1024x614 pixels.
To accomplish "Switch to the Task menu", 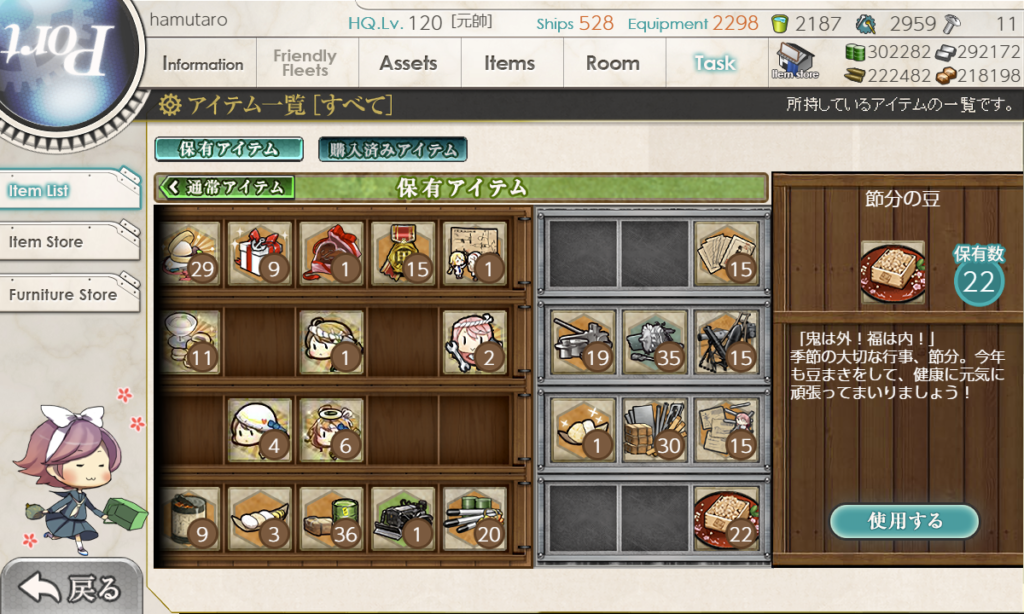I will [715, 64].
